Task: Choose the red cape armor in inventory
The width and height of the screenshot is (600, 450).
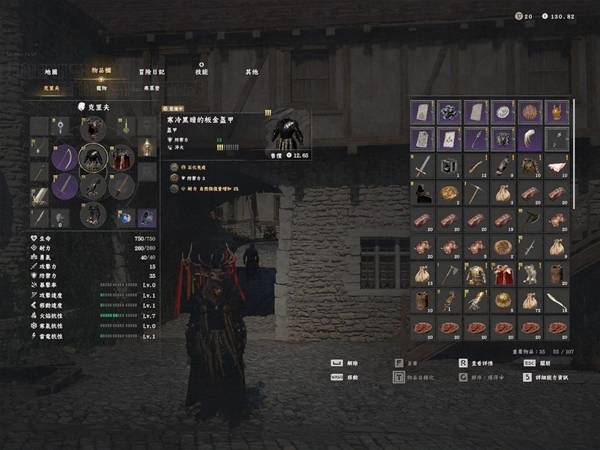Action: (501, 273)
